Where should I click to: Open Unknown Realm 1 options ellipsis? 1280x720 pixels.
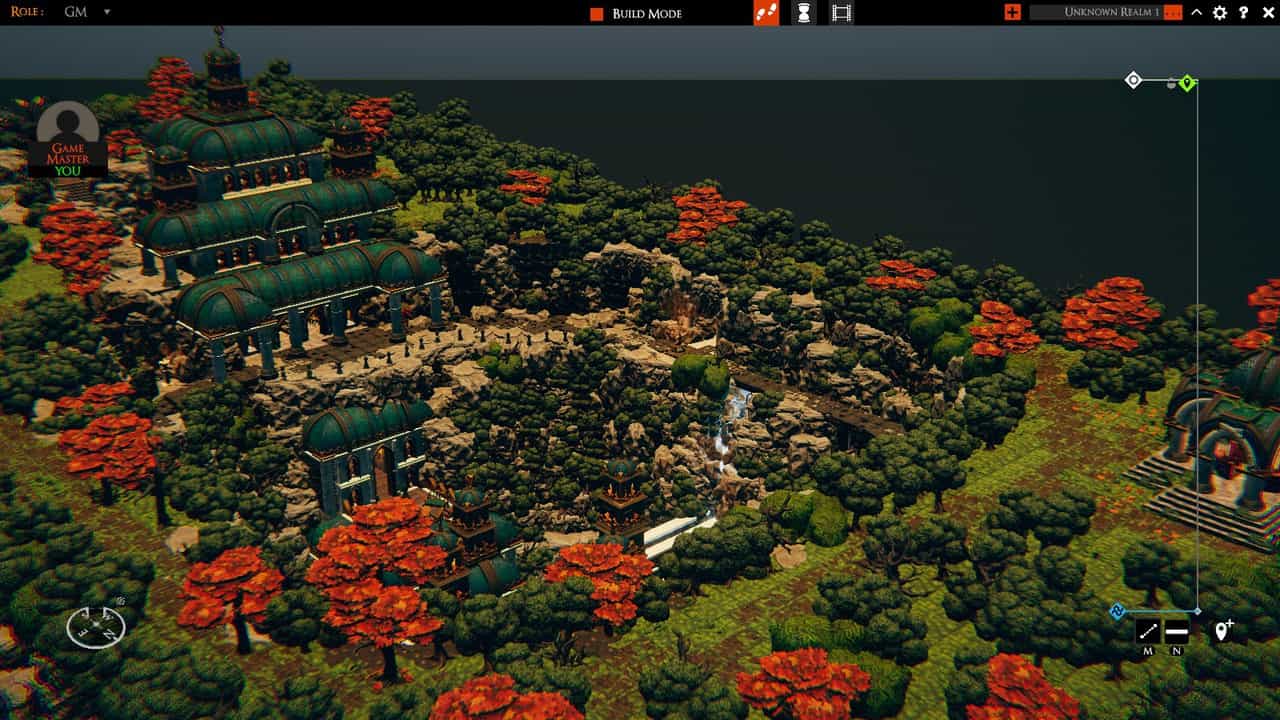click(x=1173, y=13)
